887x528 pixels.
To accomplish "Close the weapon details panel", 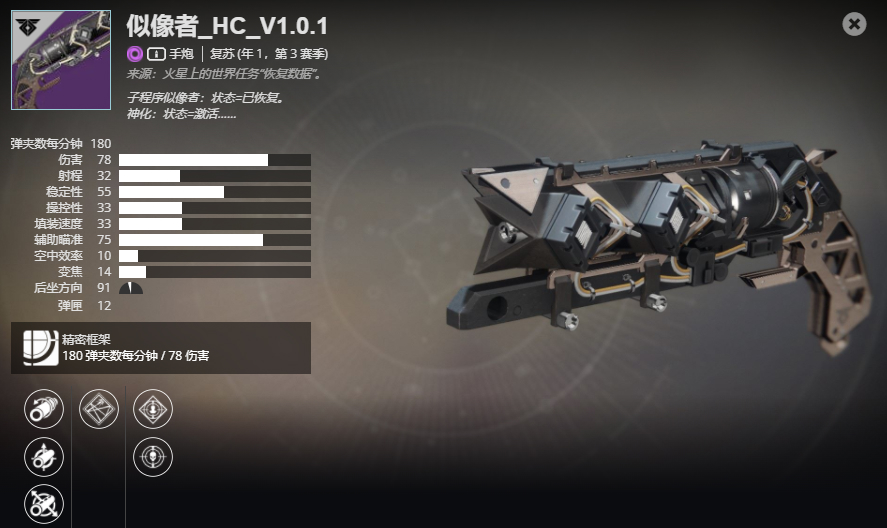I will [x=854, y=24].
